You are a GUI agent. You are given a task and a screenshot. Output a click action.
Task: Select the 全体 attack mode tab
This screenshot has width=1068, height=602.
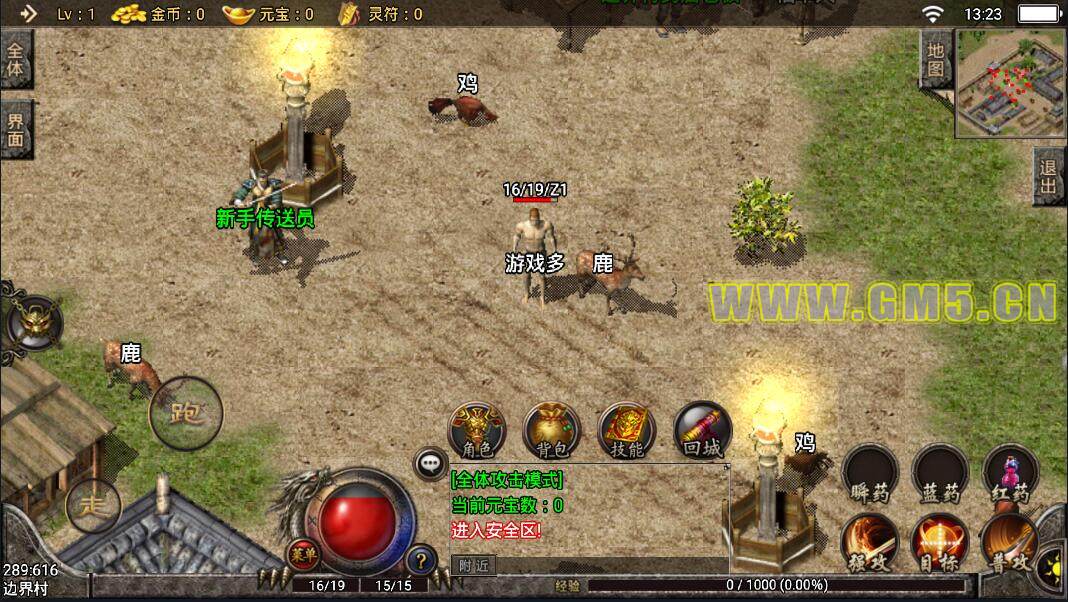point(16,61)
